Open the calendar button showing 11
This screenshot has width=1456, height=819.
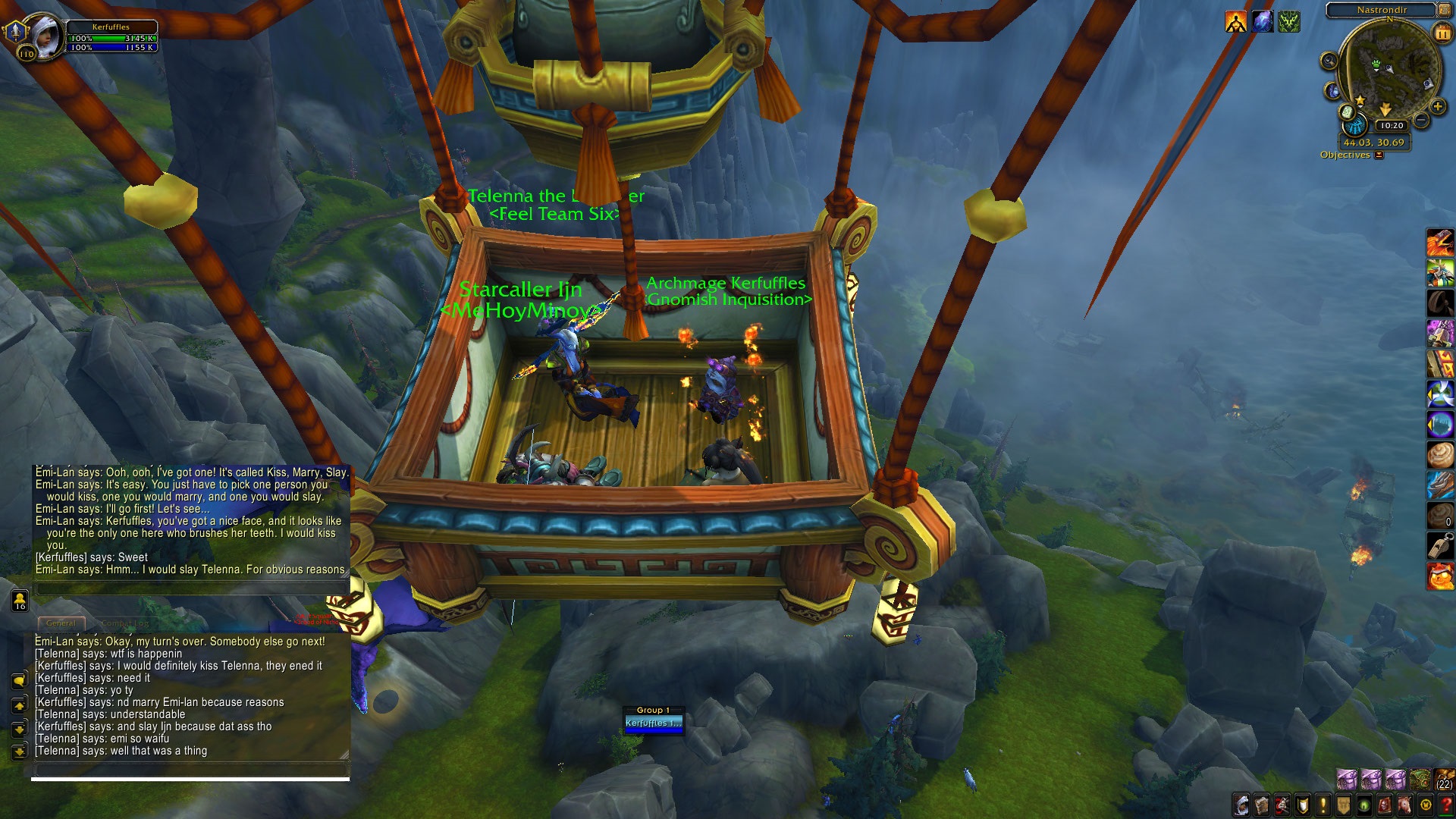tap(1442, 33)
